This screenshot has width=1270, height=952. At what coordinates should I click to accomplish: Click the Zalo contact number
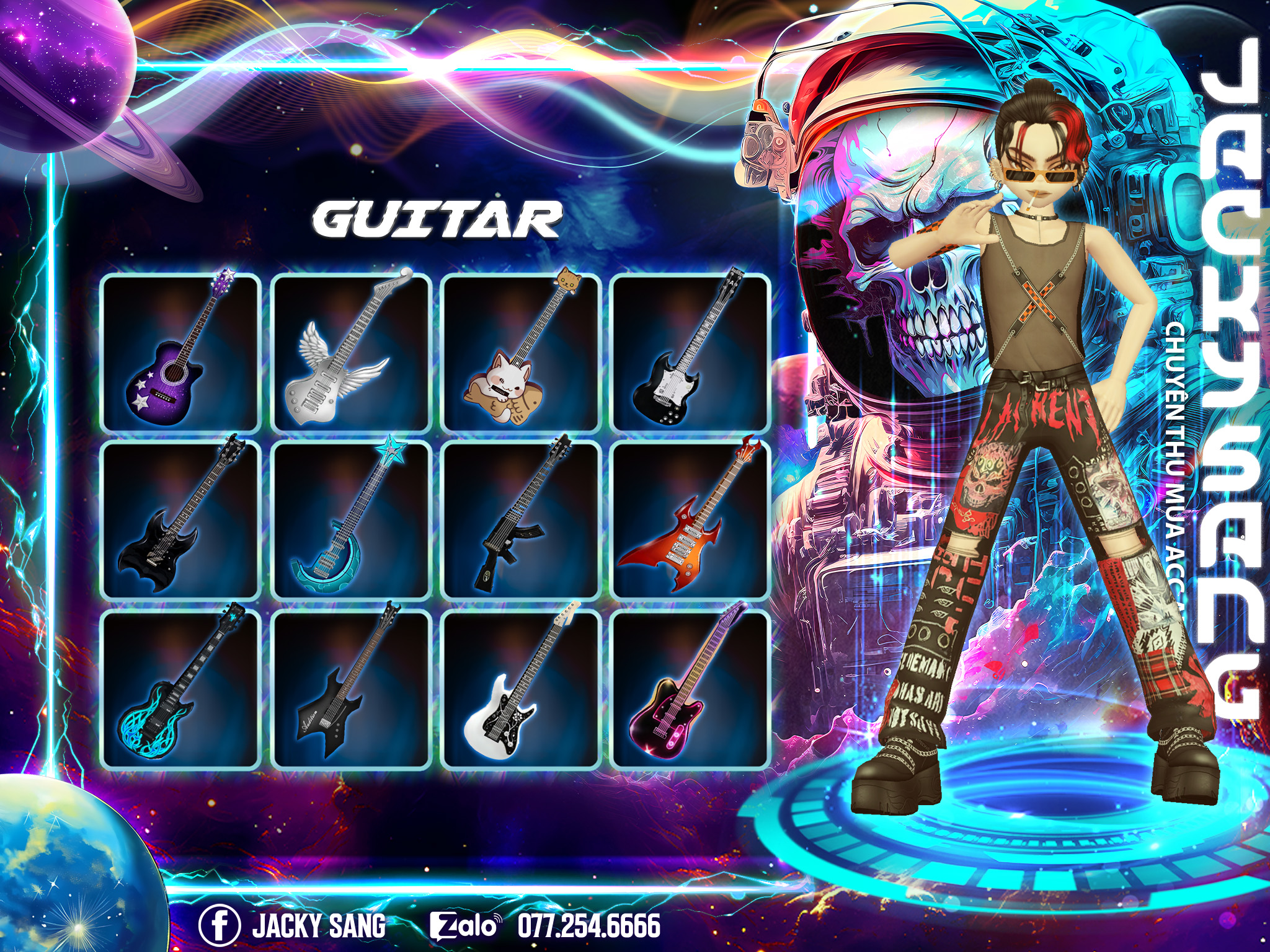[588, 925]
